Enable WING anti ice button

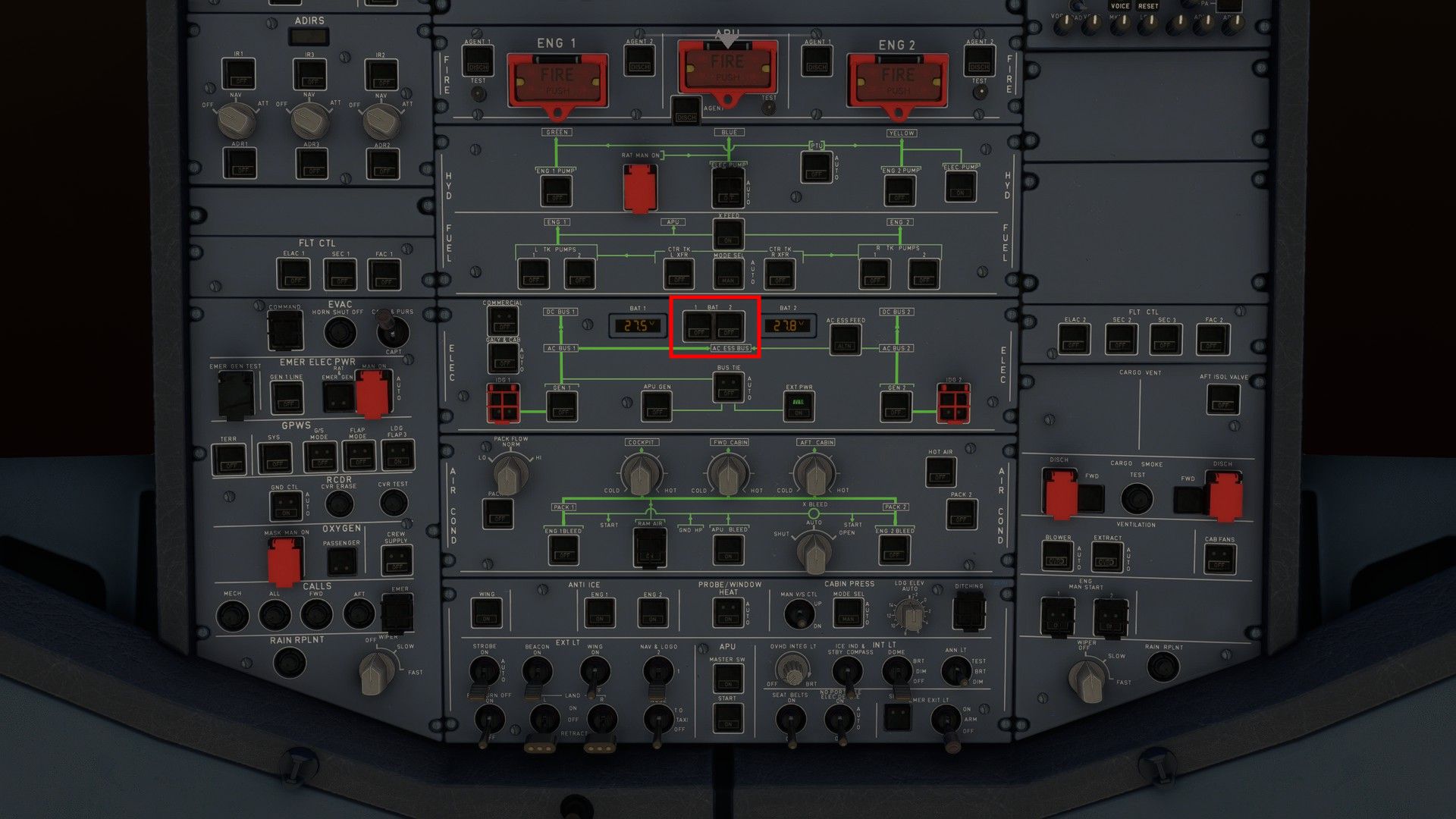tap(486, 613)
